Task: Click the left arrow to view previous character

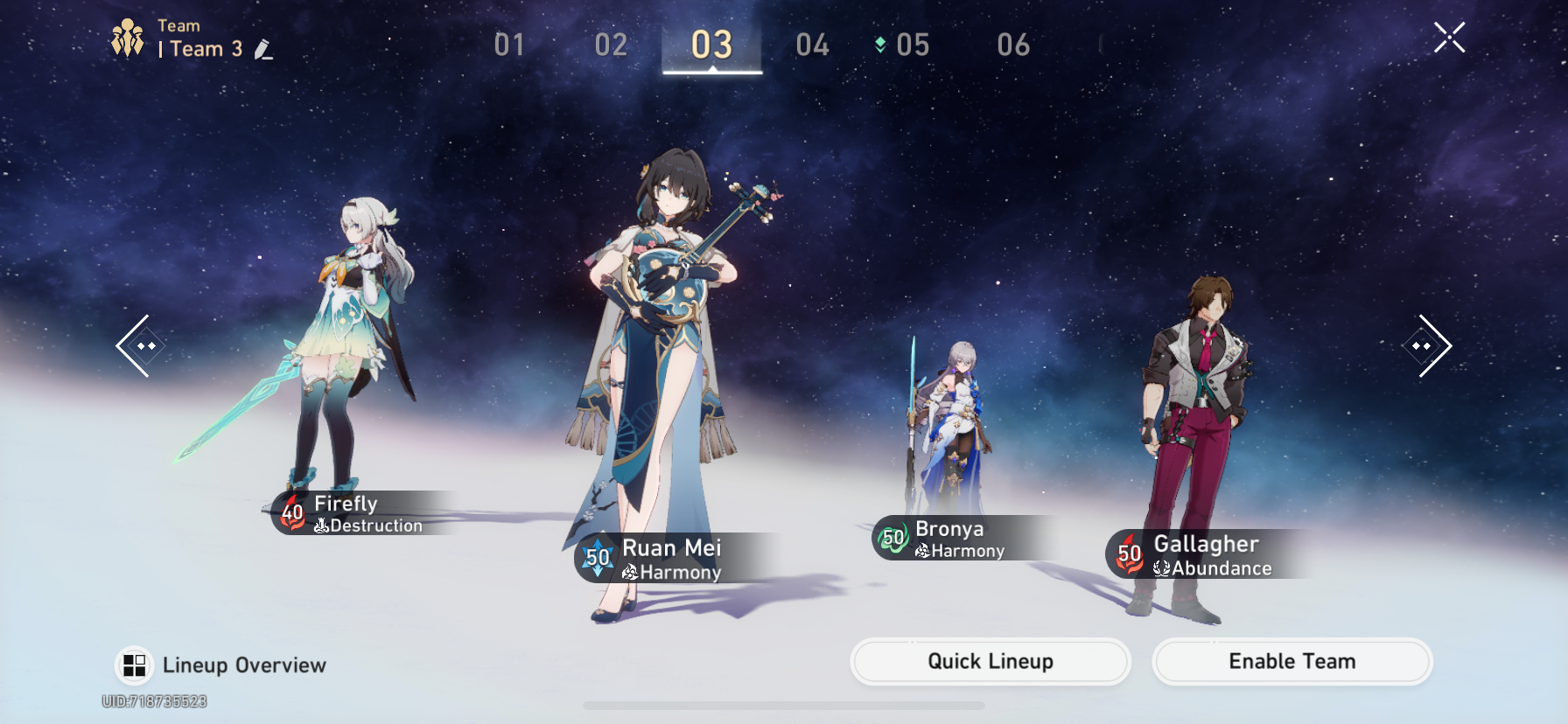Action: (x=140, y=346)
